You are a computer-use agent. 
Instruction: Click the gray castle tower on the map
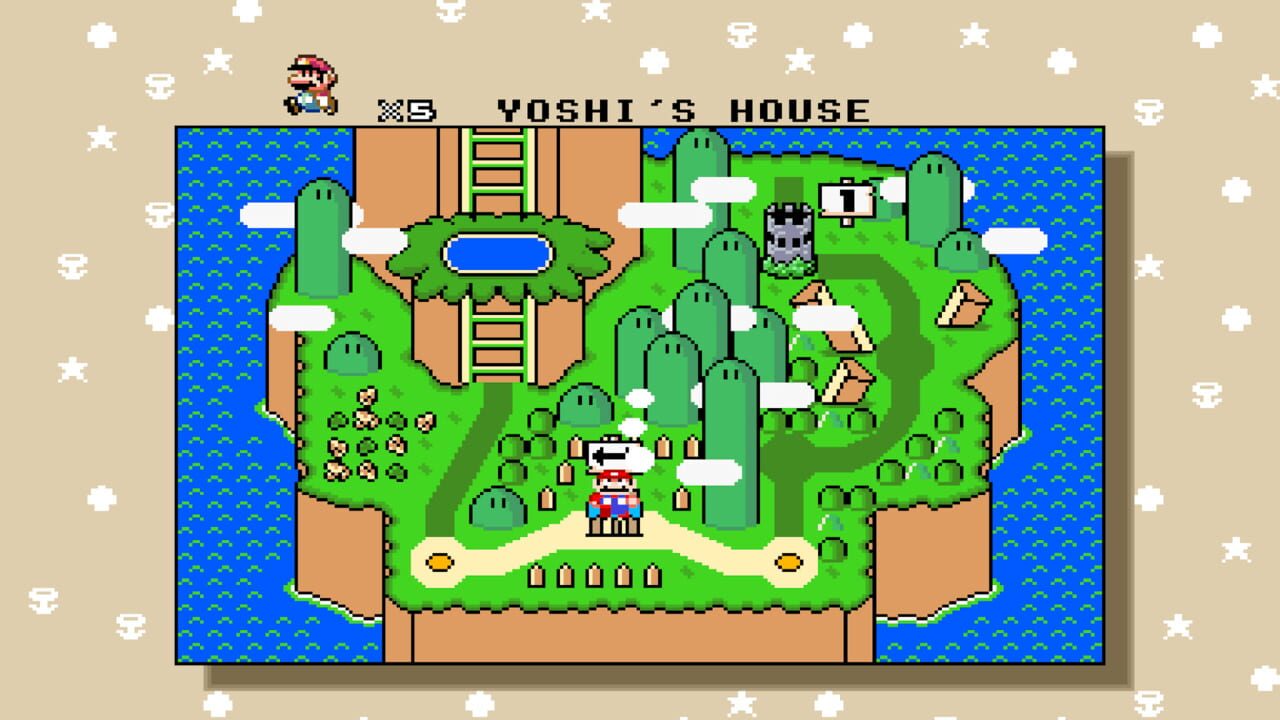[789, 235]
